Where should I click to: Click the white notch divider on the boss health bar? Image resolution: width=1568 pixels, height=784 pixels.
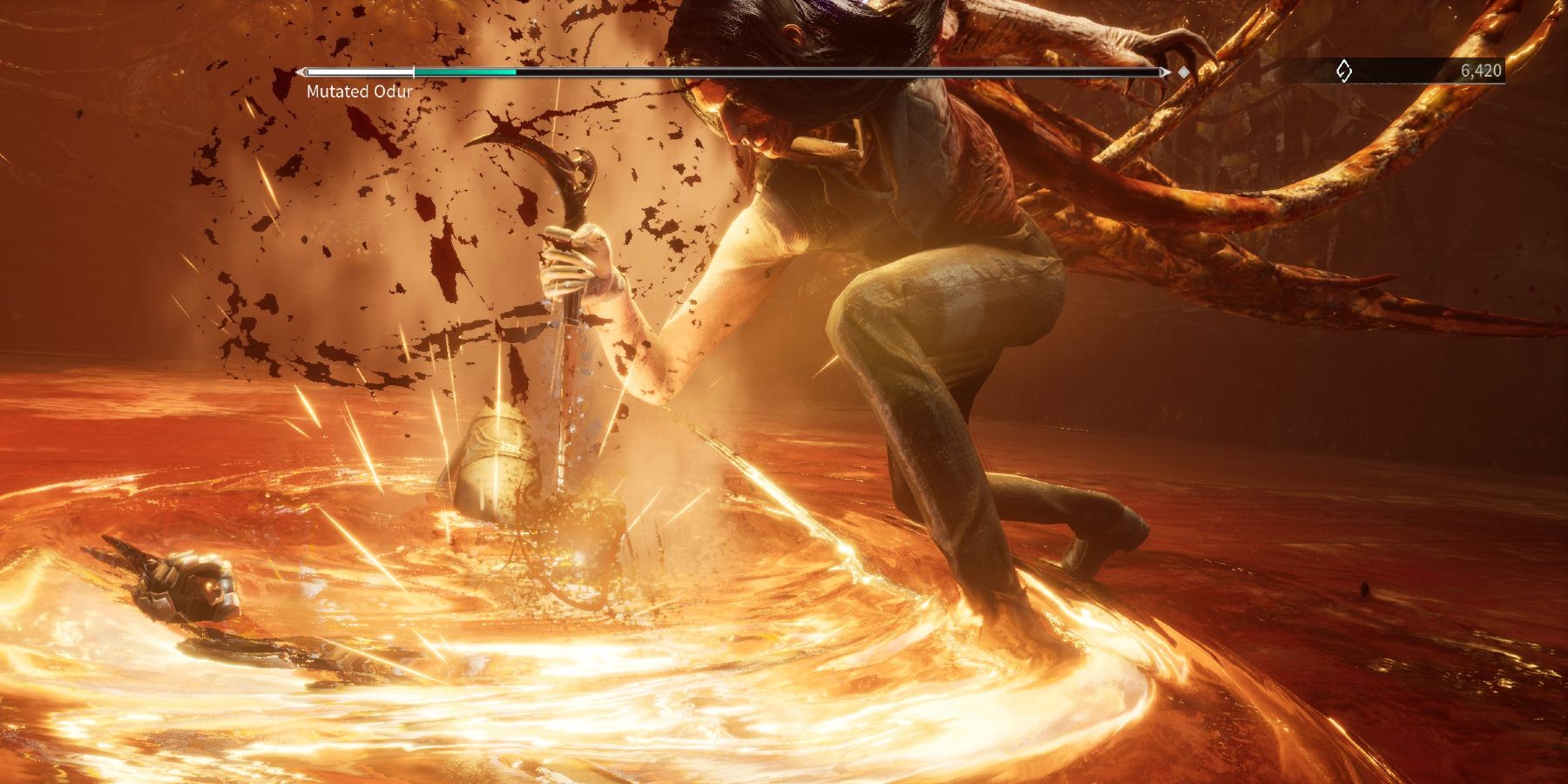tap(414, 73)
